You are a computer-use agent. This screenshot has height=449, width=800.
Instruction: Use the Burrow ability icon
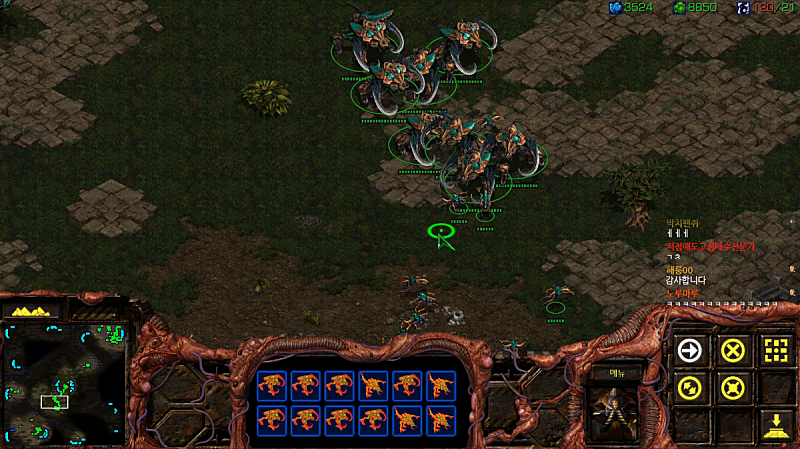tap(776, 425)
